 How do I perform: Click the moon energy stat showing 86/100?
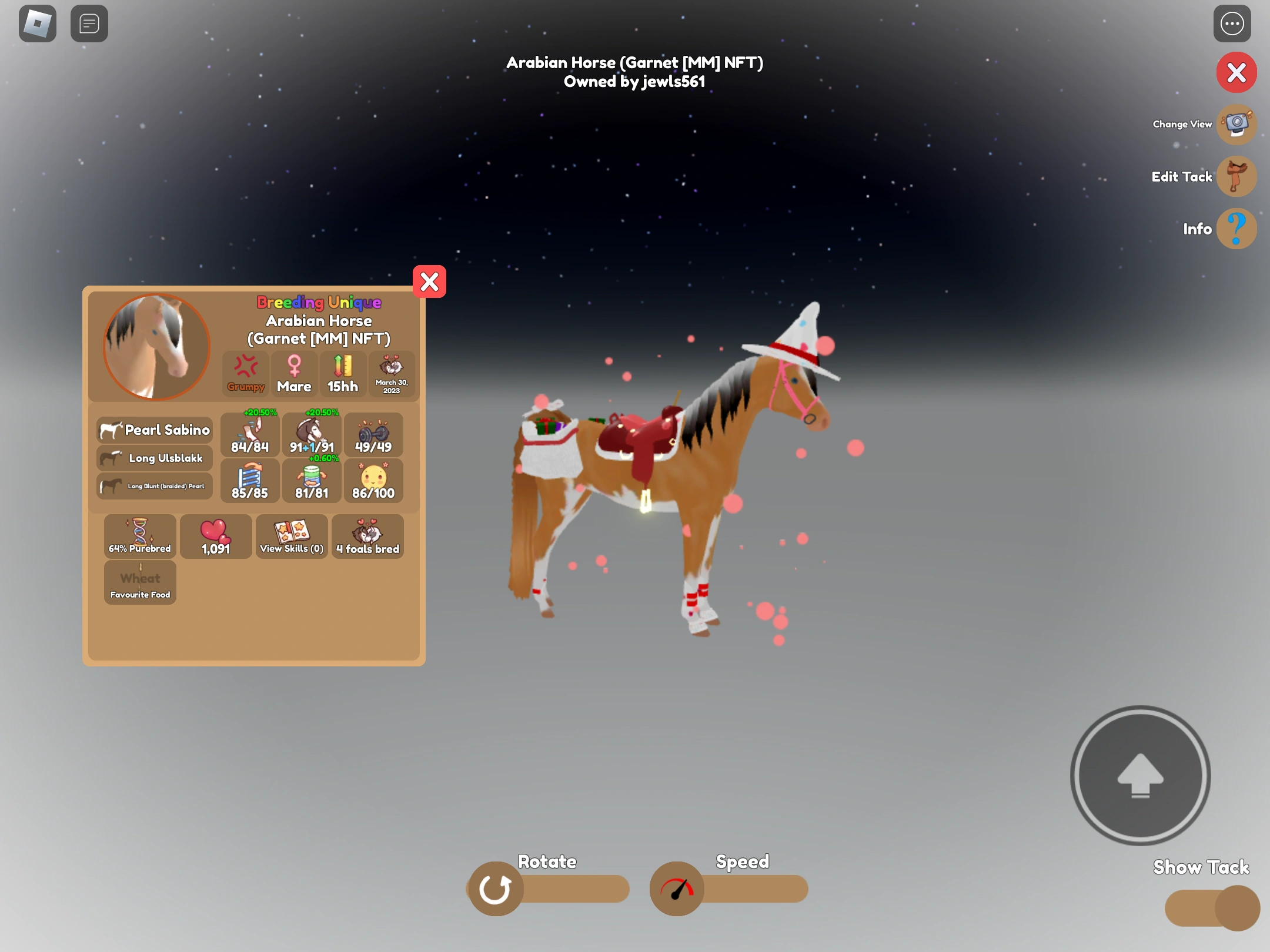[374, 481]
